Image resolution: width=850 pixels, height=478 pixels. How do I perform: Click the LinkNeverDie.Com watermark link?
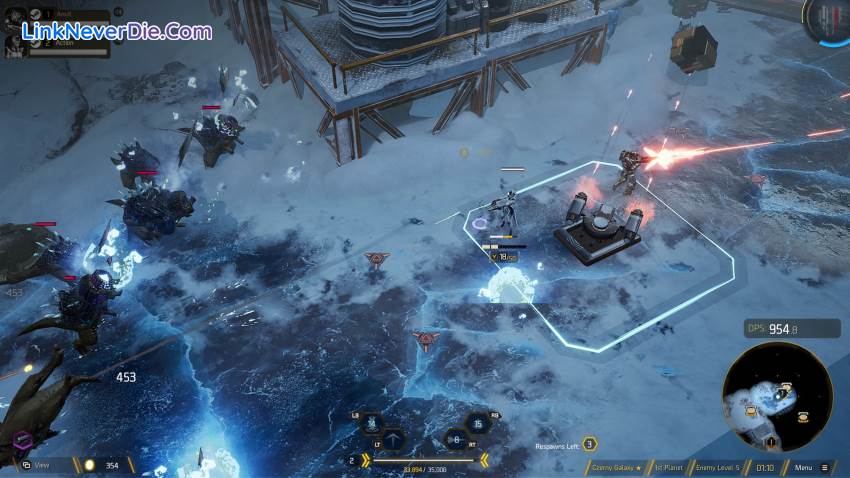click(108, 31)
